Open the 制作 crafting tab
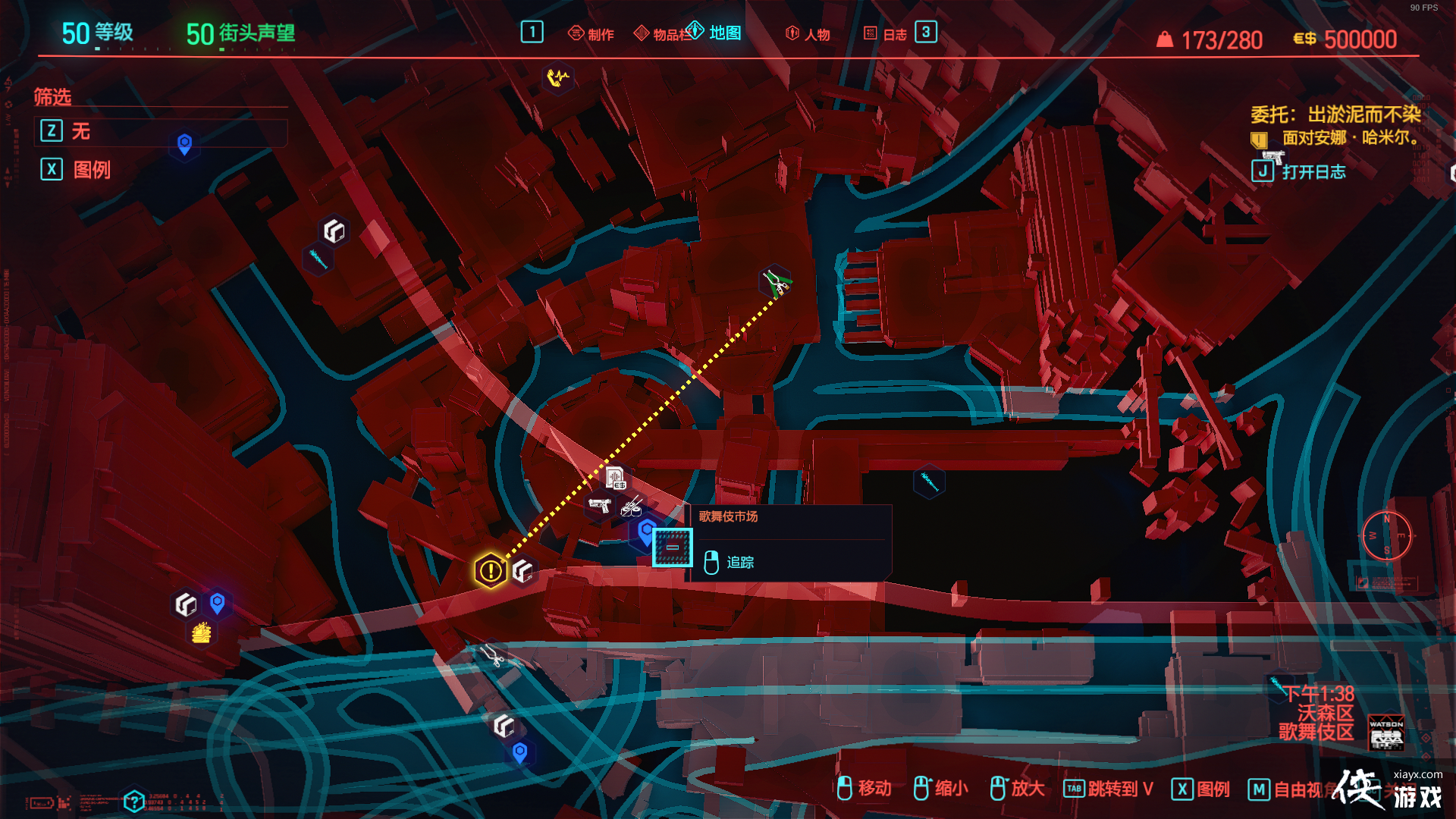 pyautogui.click(x=591, y=34)
